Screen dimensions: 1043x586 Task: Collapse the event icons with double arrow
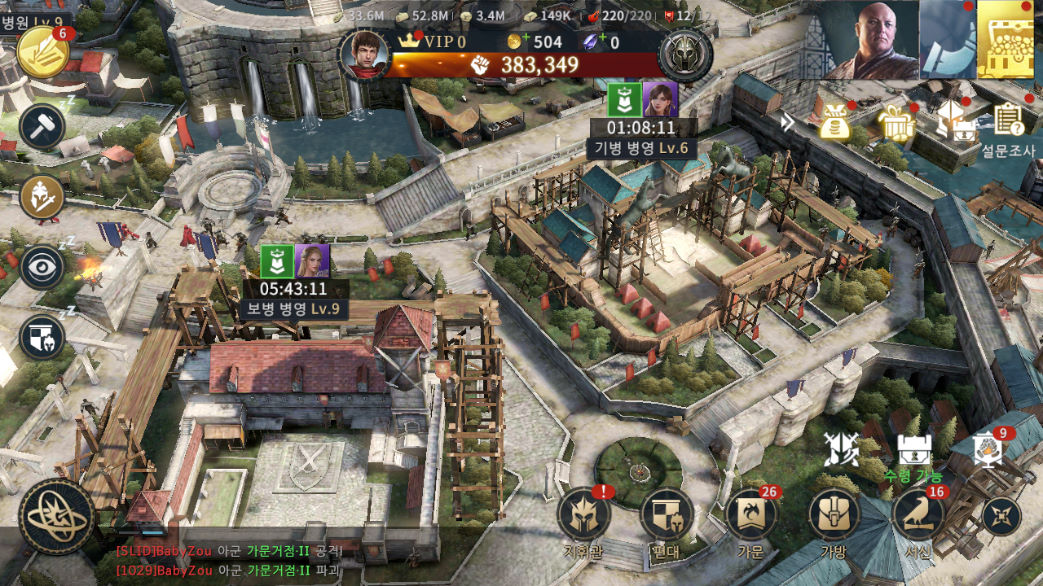[789, 122]
